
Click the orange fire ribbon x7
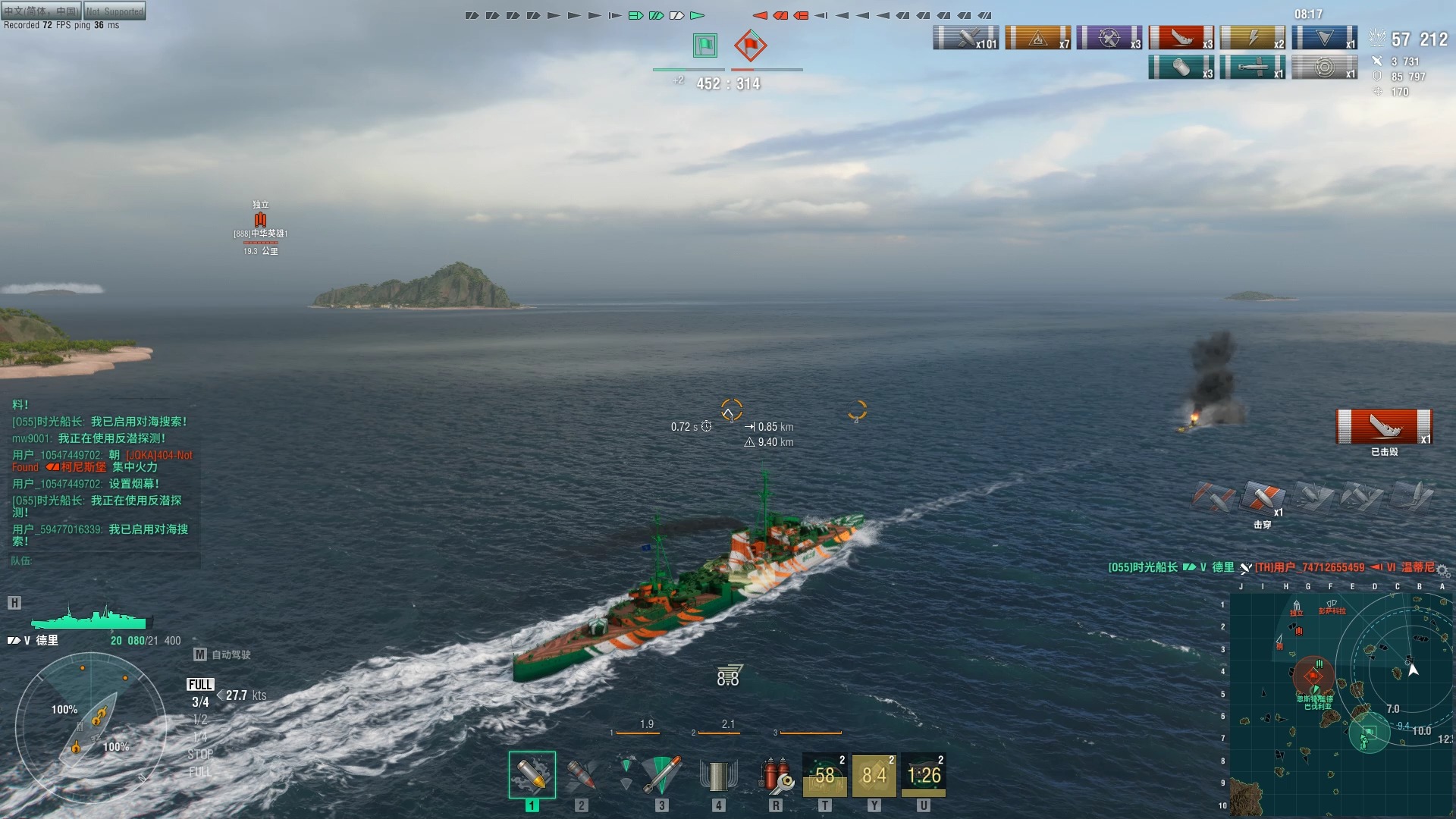tap(1037, 38)
